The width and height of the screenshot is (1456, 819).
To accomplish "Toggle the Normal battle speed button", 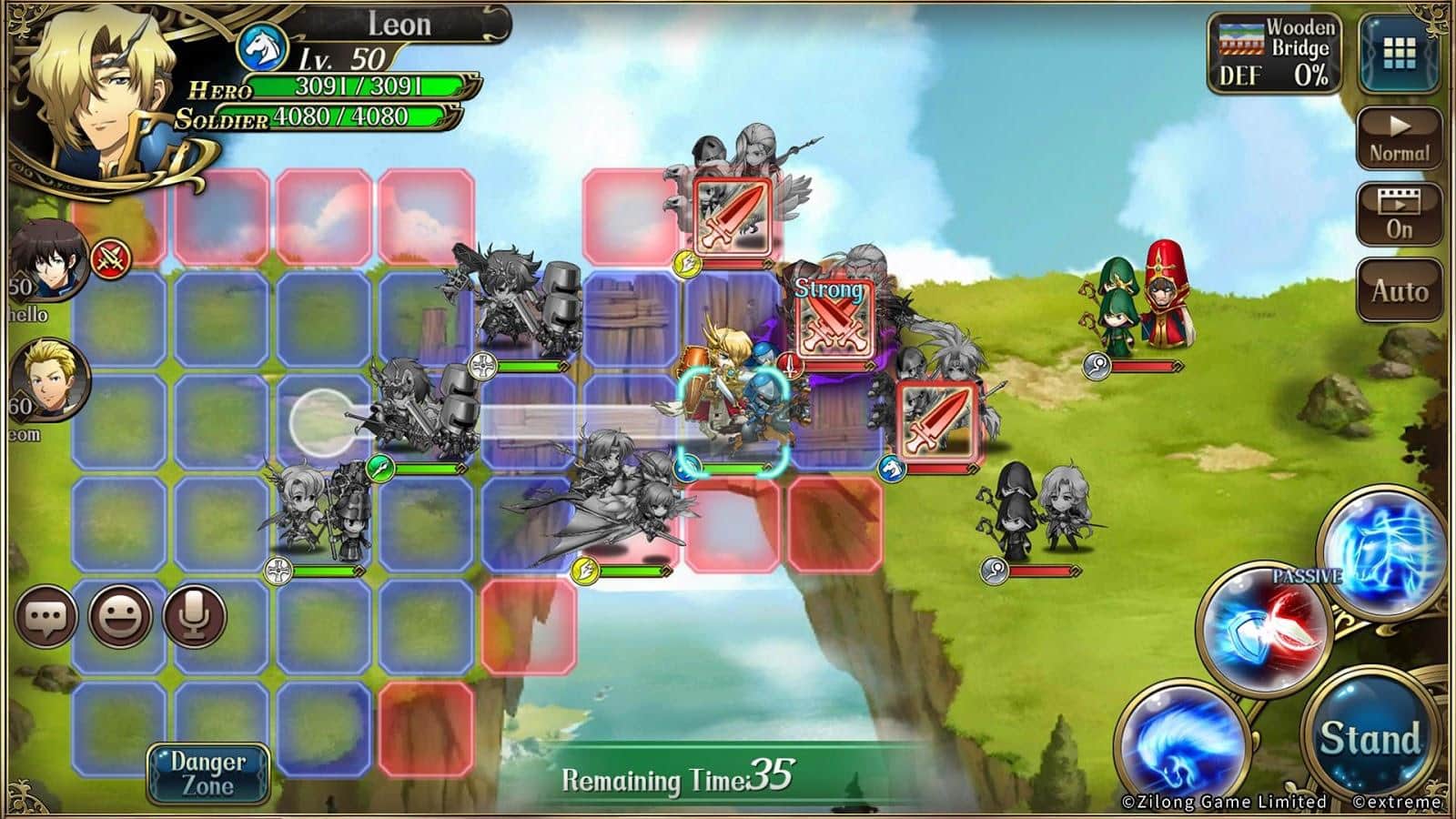I will pyautogui.click(x=1400, y=139).
